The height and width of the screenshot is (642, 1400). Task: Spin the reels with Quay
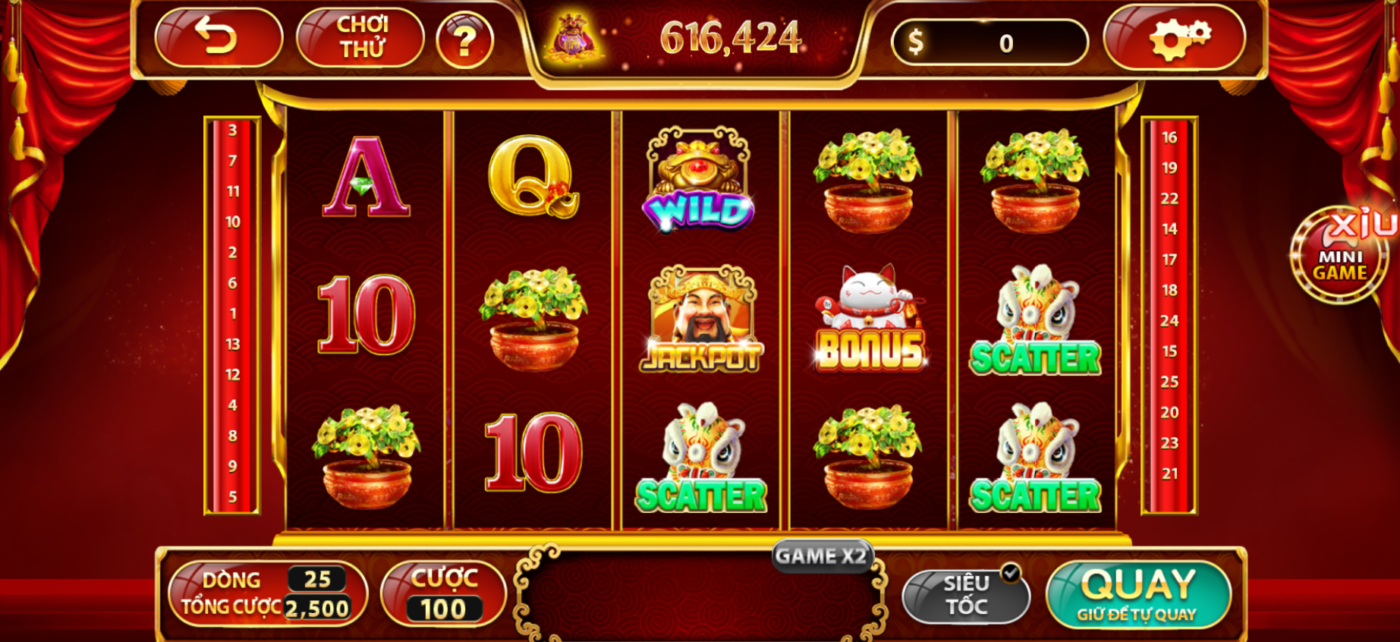[1138, 593]
